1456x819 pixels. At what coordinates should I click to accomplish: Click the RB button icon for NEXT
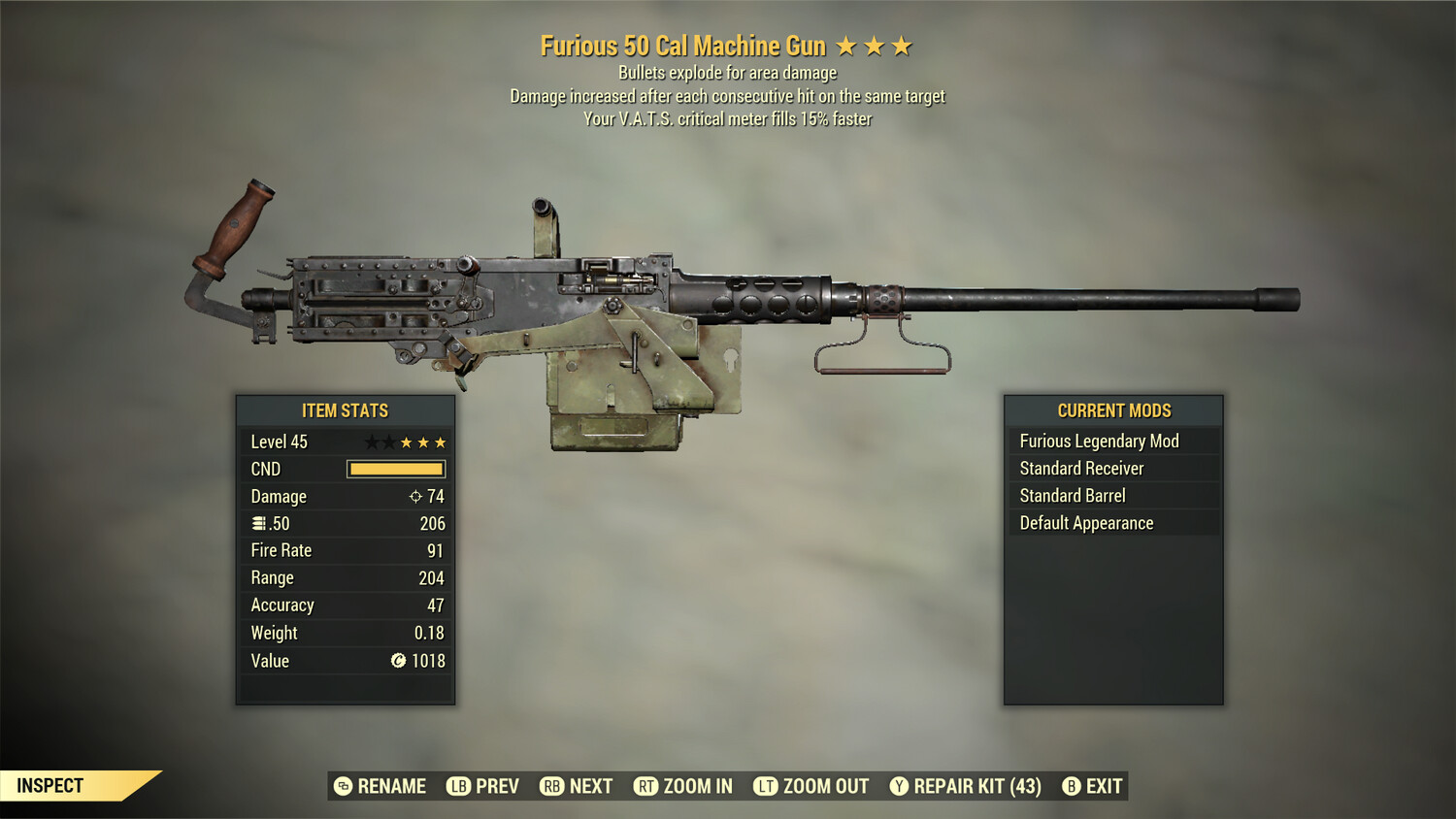point(553,786)
